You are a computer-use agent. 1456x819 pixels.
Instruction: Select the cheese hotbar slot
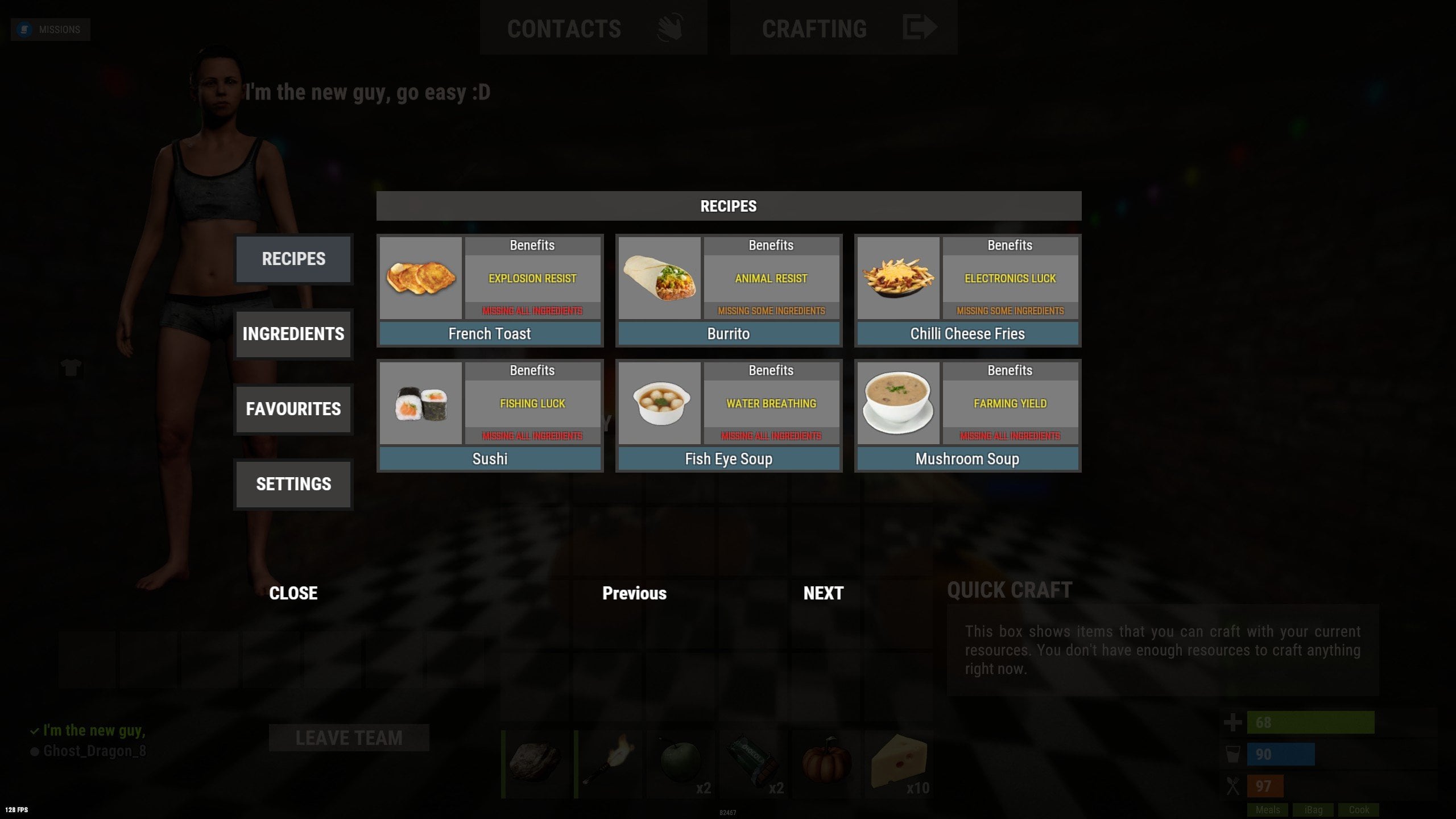(899, 764)
